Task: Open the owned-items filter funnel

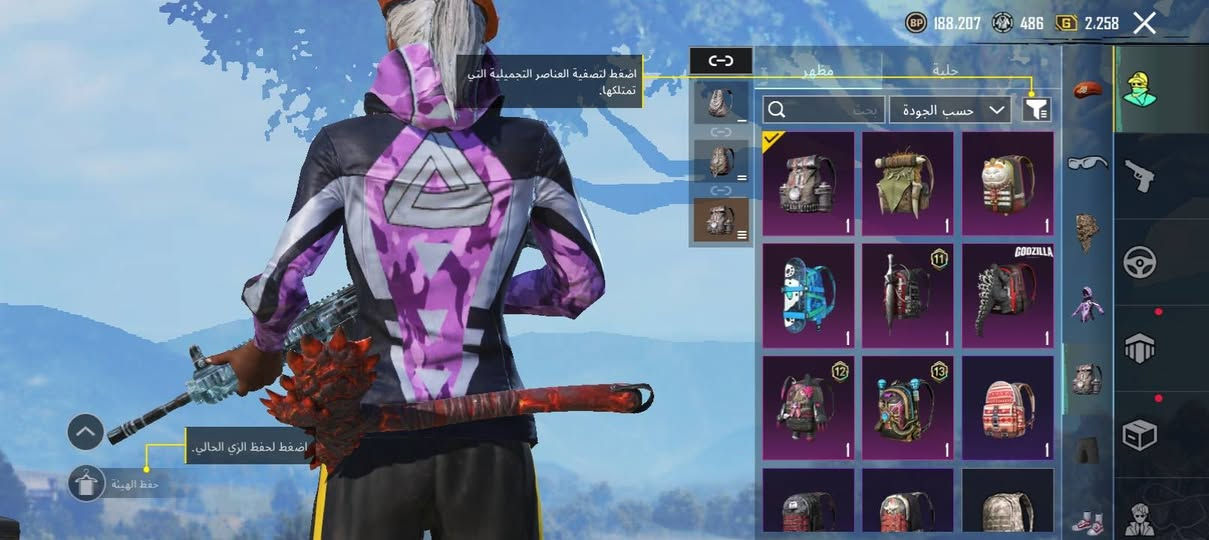Action: tap(1037, 110)
